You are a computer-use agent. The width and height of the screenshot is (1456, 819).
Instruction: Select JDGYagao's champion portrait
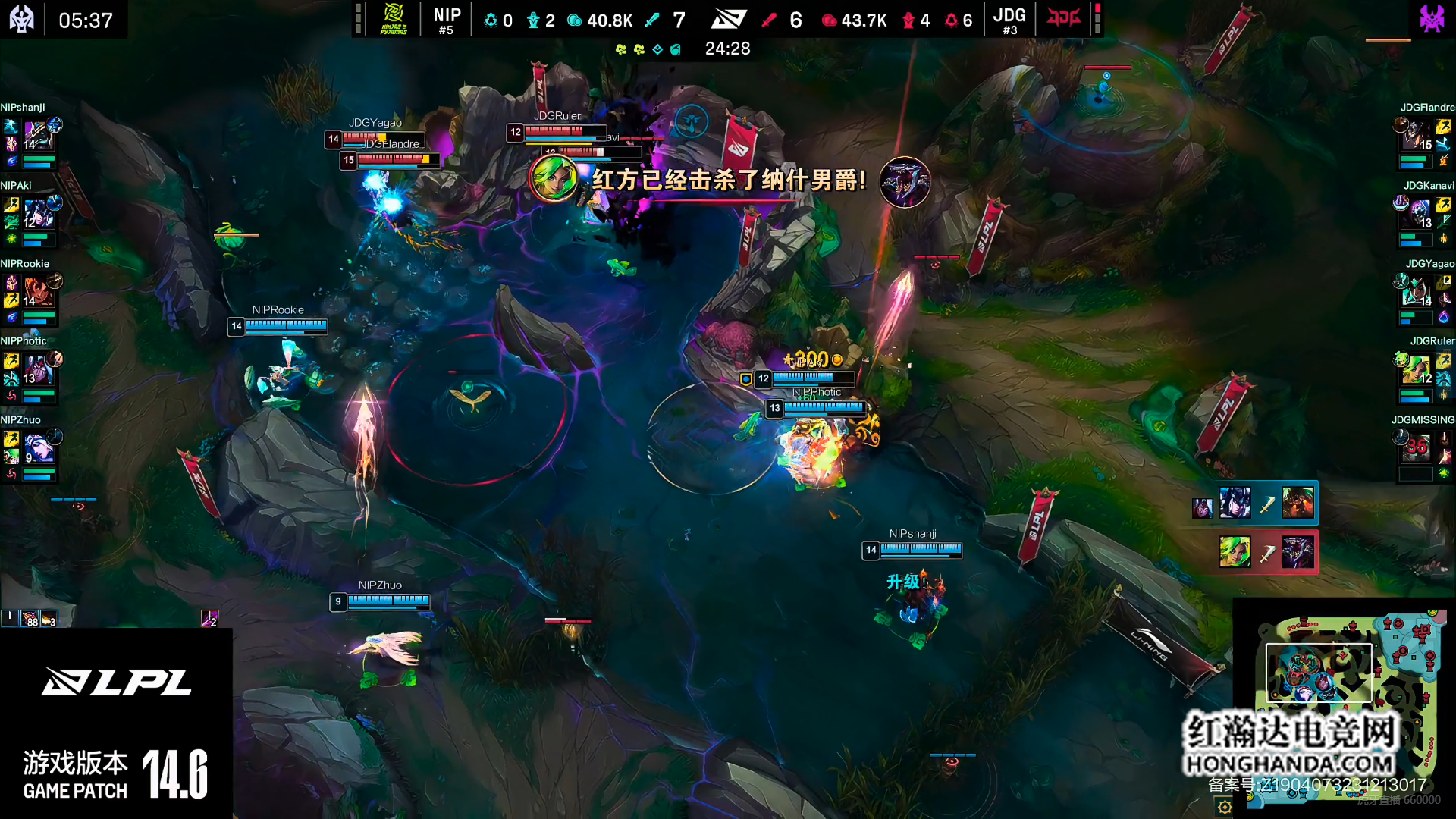(x=1417, y=291)
